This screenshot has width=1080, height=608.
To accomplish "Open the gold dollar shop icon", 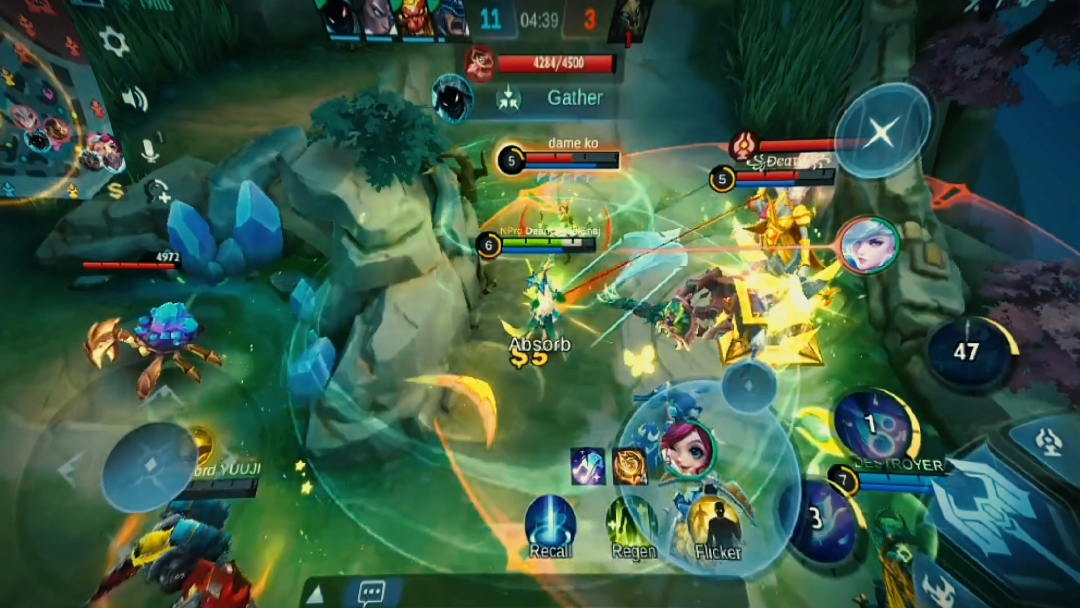I will 116,190.
